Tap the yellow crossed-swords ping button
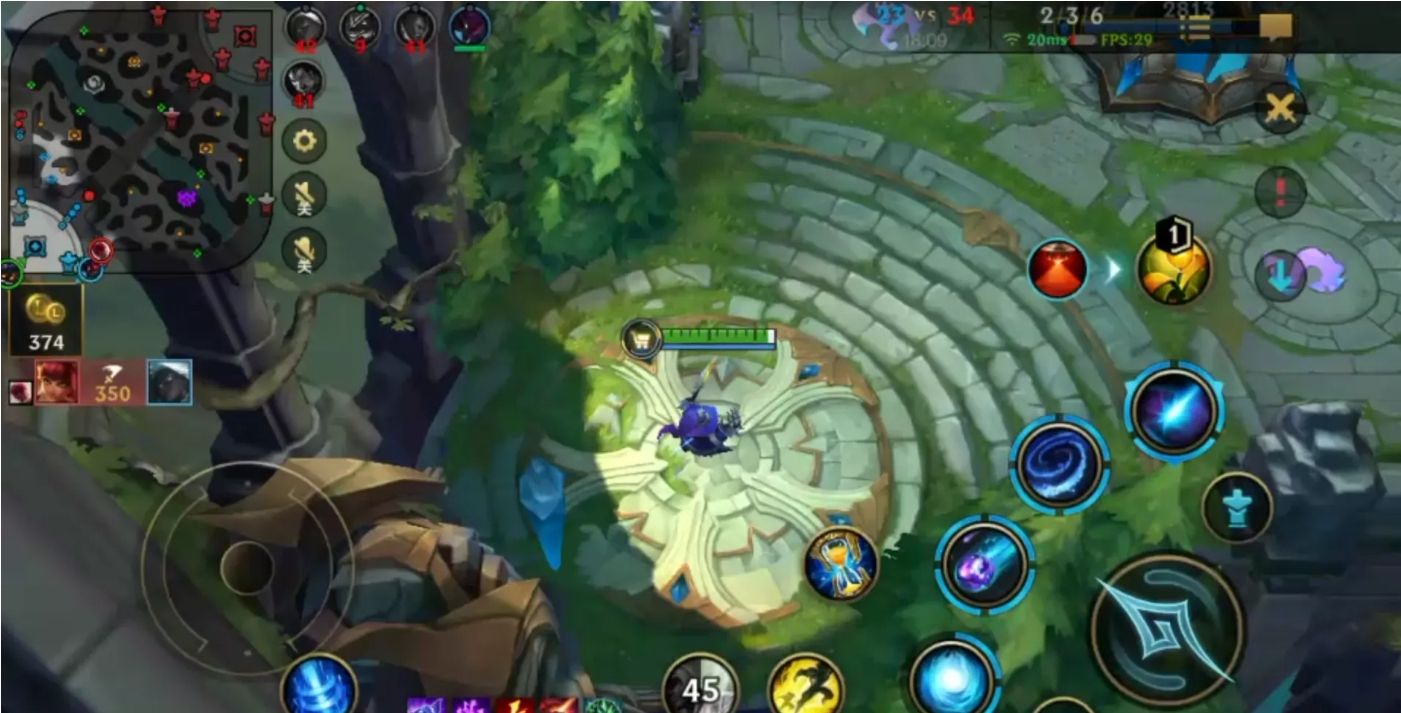Screen dimensions: 1401x713 click(1280, 110)
